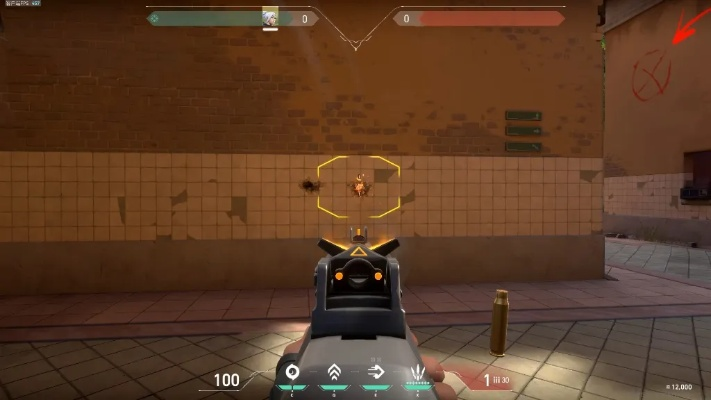The image size is (711, 400).
Task: Activate Jett's Cloudburst smoke ability icon
Action: 293,373
